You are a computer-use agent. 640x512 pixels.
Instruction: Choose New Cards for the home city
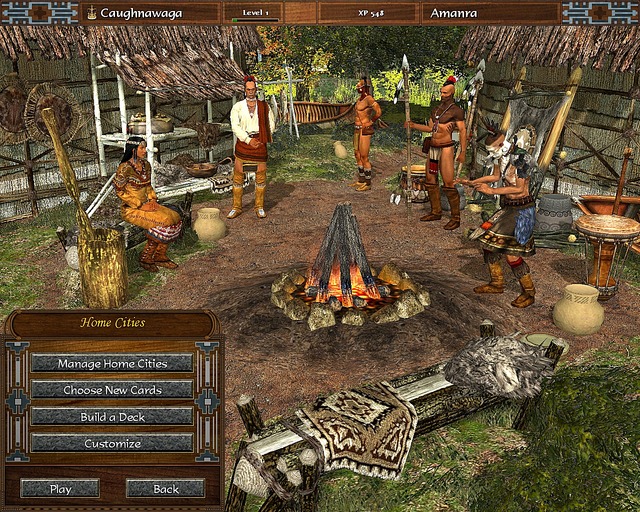112,390
